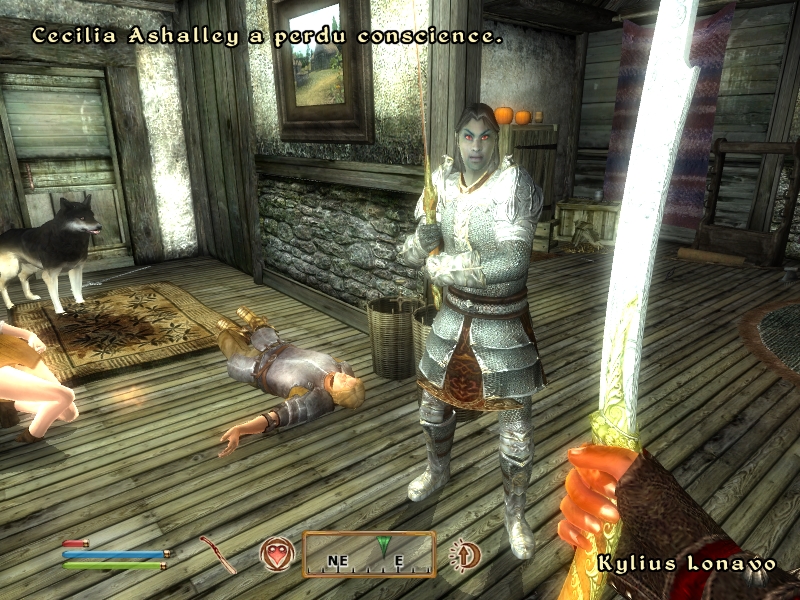
Task: Select the heart spell icon
Action: (x=277, y=554)
